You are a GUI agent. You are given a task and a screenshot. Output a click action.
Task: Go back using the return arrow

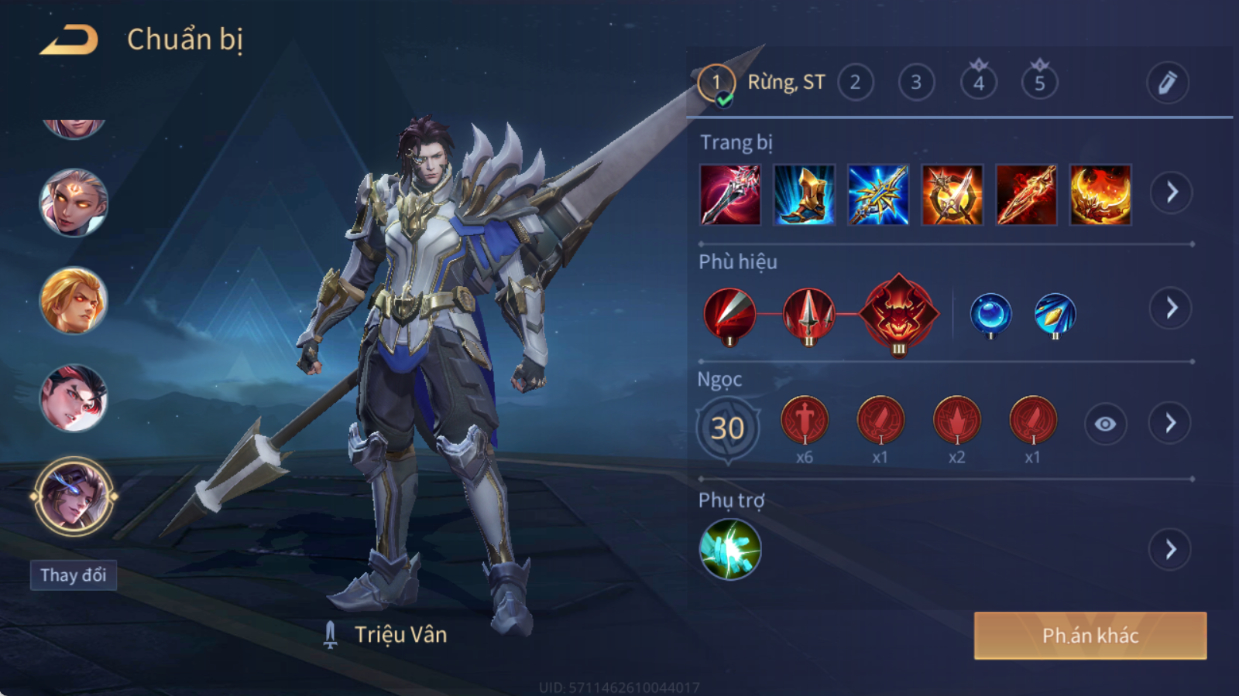coord(69,41)
